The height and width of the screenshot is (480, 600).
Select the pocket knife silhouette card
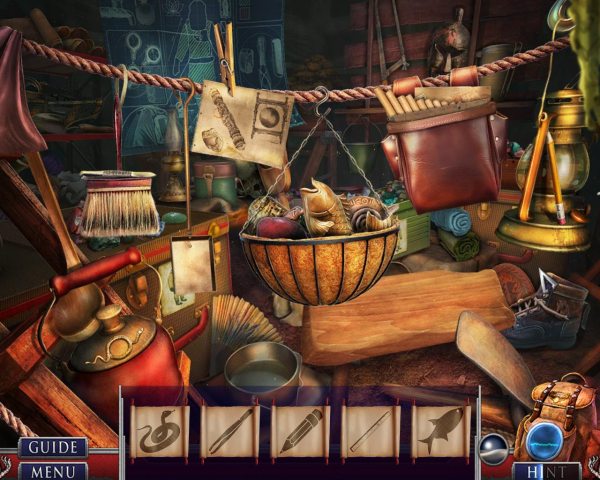click(230, 431)
